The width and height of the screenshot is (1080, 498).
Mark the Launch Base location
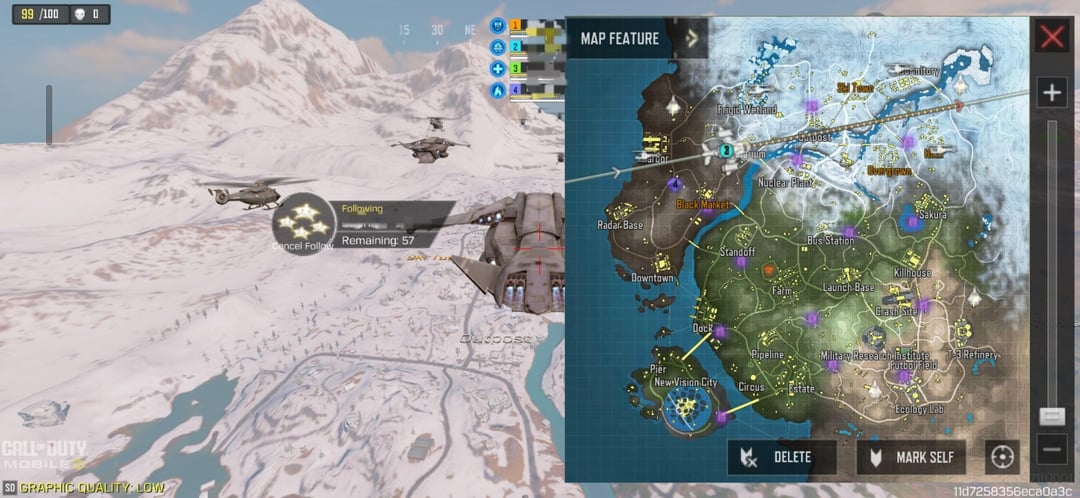pyautogui.click(x=849, y=287)
